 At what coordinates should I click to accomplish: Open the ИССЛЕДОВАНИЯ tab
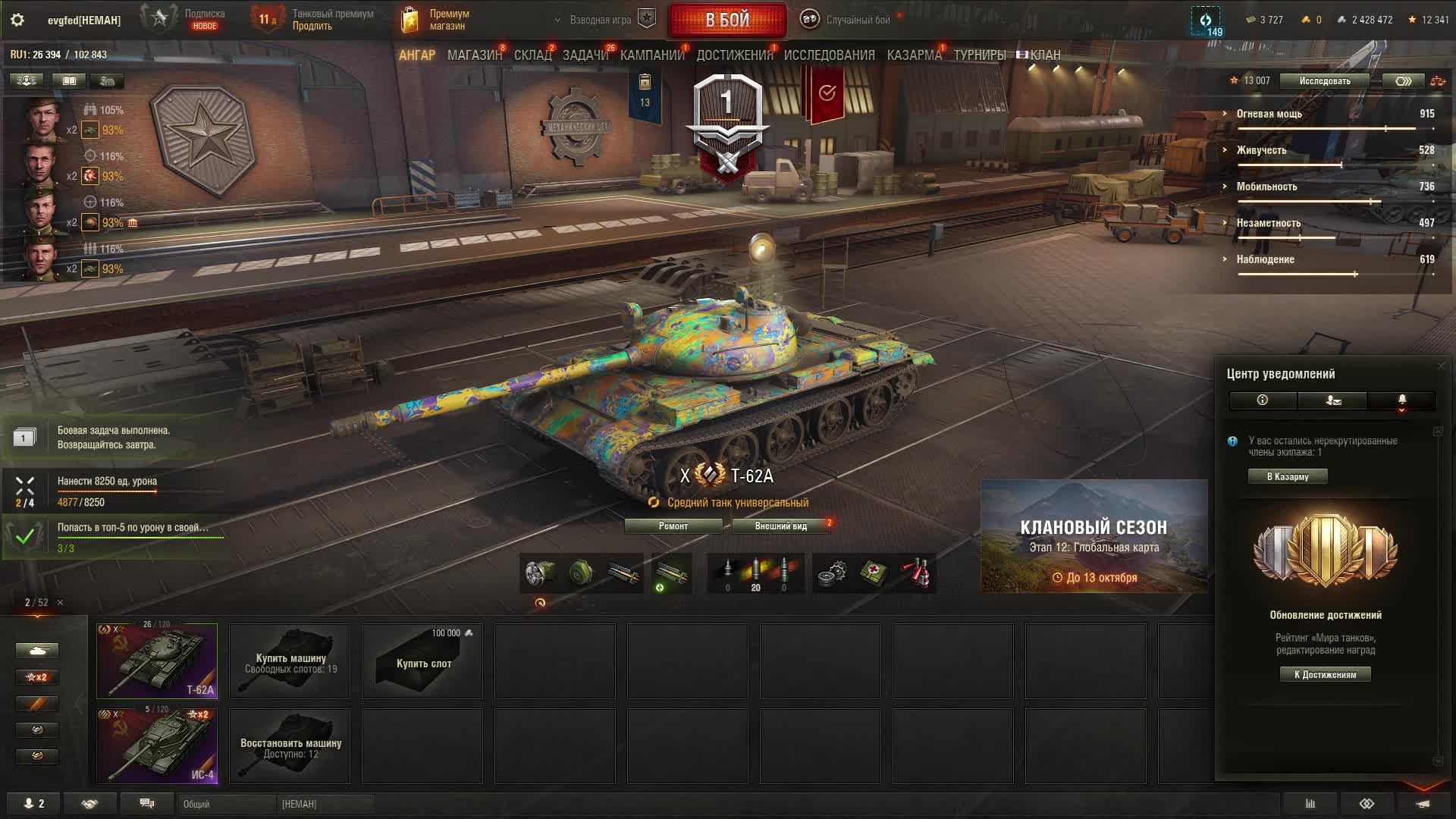pyautogui.click(x=829, y=55)
